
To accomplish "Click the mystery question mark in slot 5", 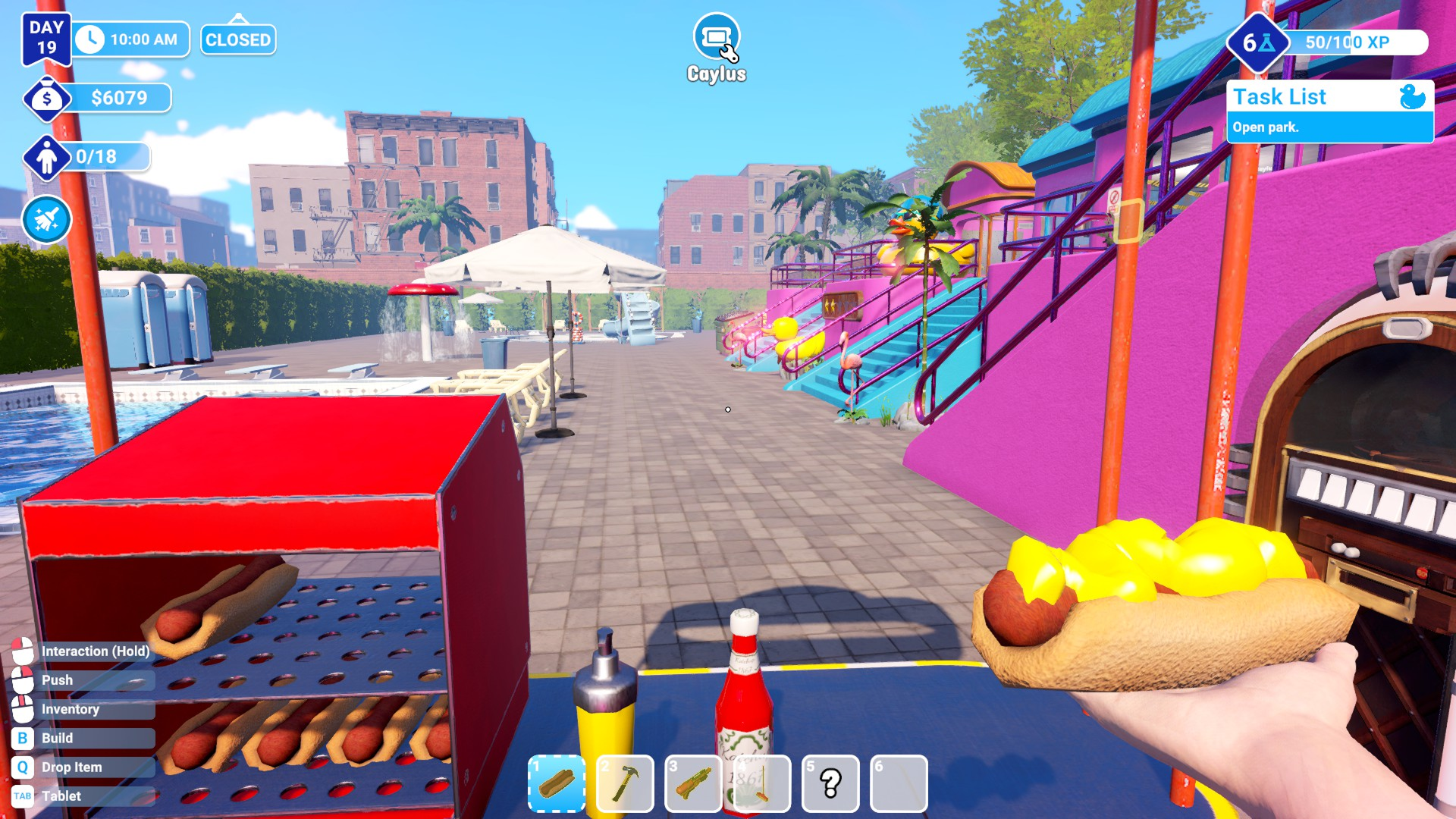I will pyautogui.click(x=831, y=784).
